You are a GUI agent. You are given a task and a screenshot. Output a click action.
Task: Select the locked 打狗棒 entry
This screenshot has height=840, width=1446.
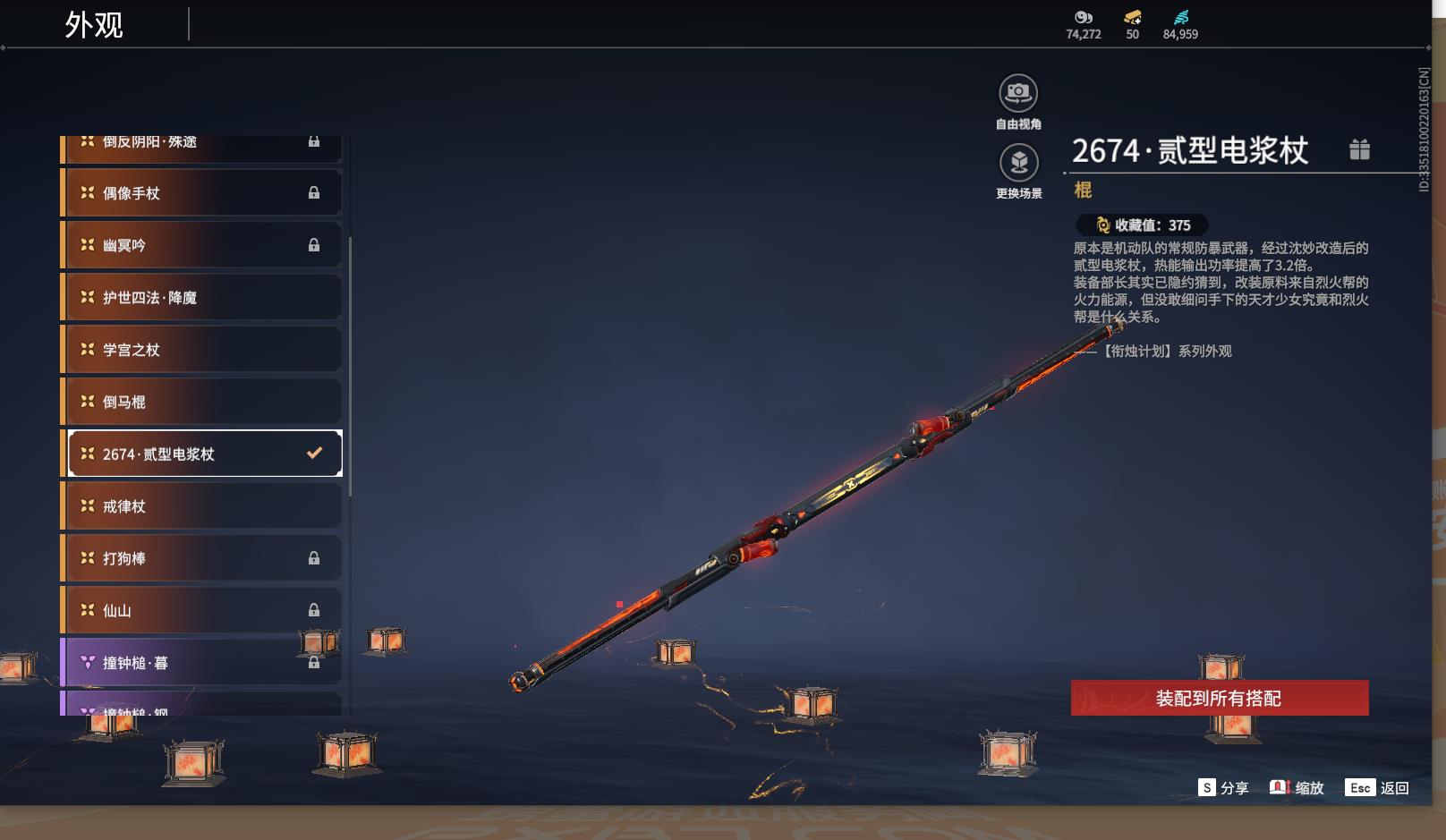[x=202, y=558]
